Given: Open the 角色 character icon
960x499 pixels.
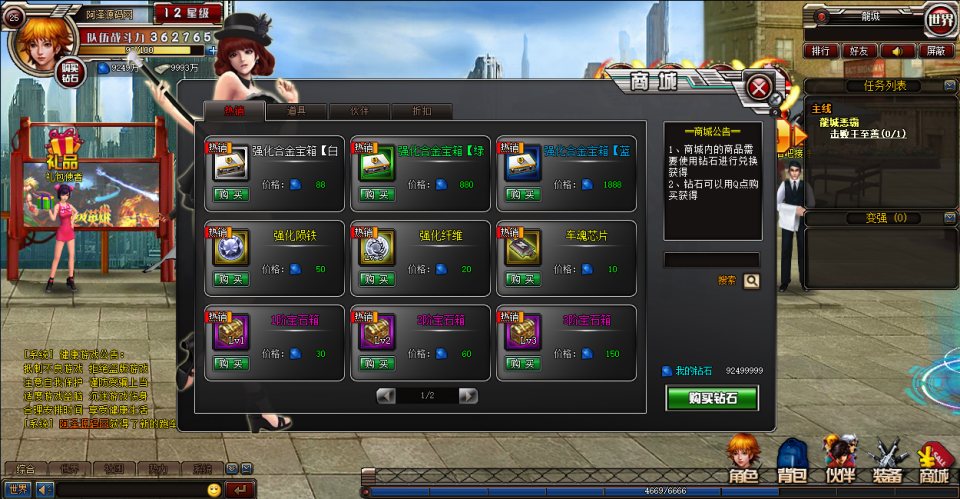Looking at the screenshot, I should click(743, 460).
